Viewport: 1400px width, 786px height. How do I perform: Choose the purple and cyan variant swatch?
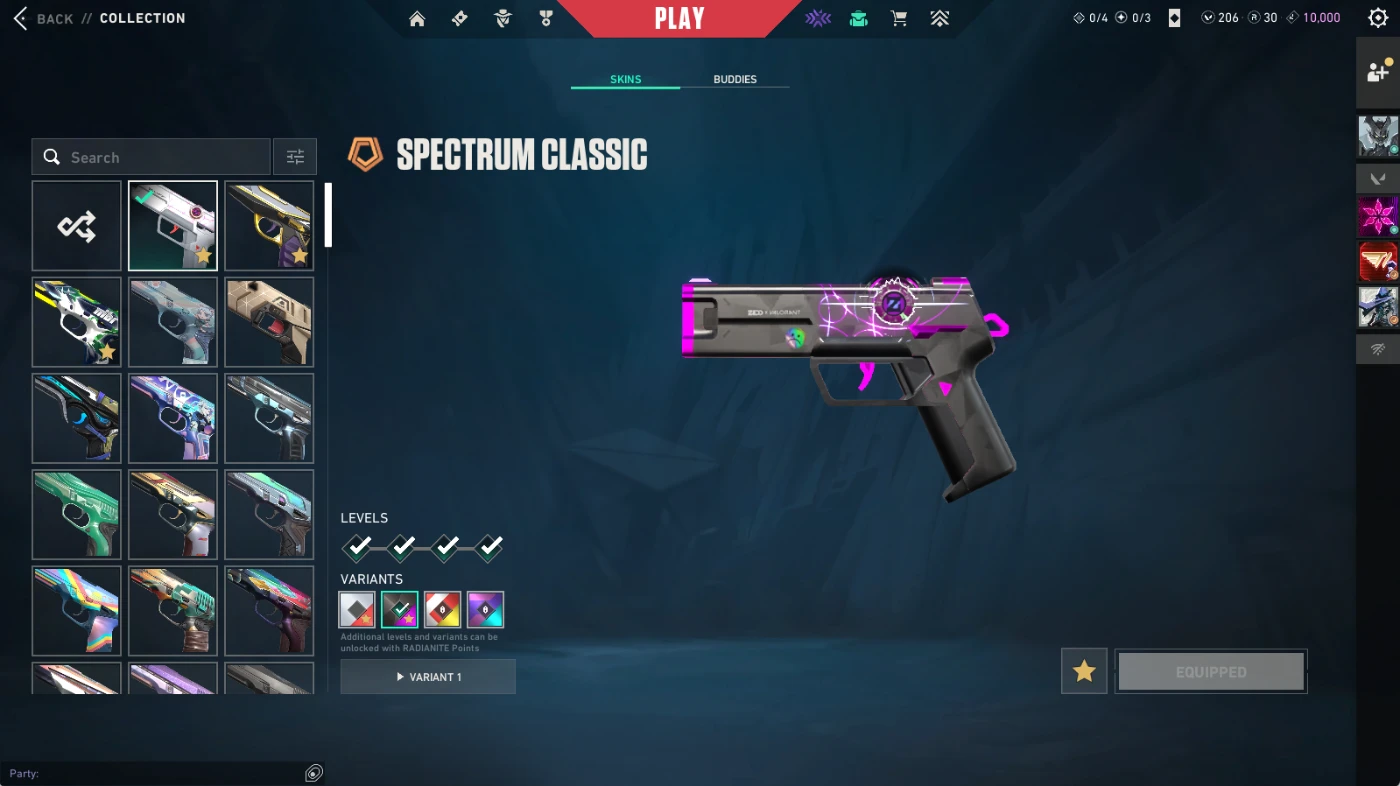tap(485, 609)
